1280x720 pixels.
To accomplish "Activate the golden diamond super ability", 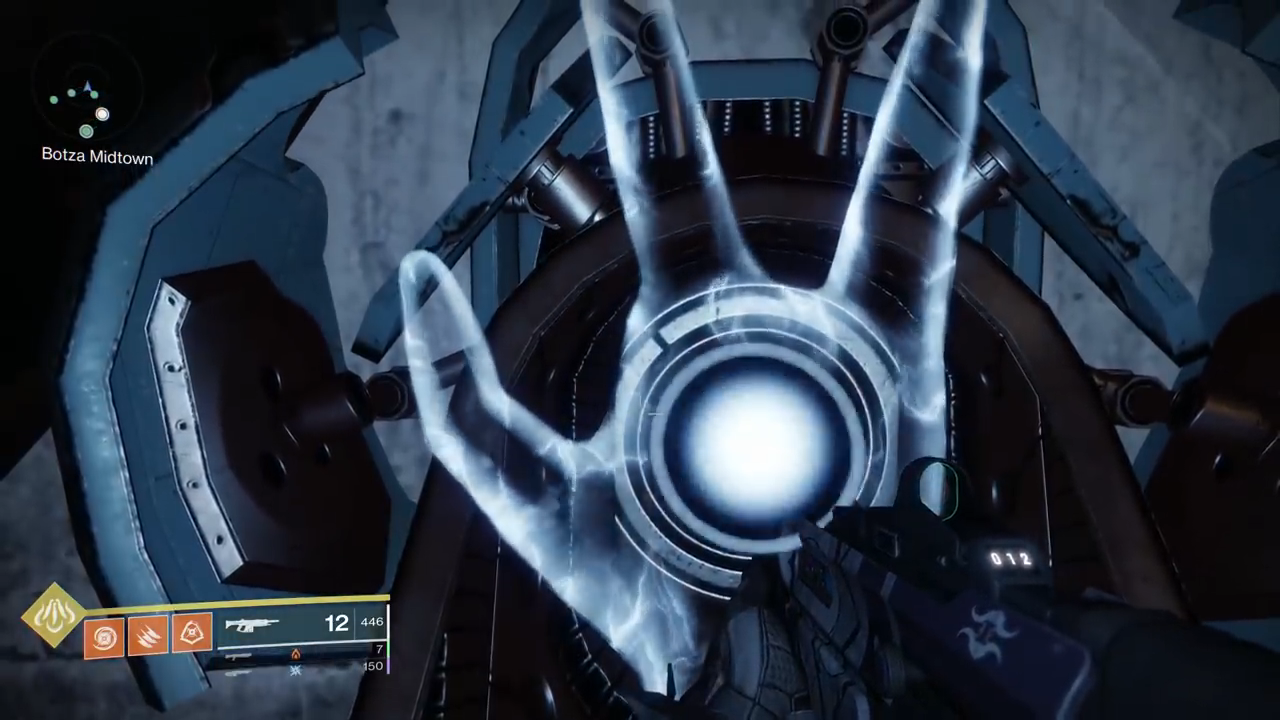I will tap(52, 615).
